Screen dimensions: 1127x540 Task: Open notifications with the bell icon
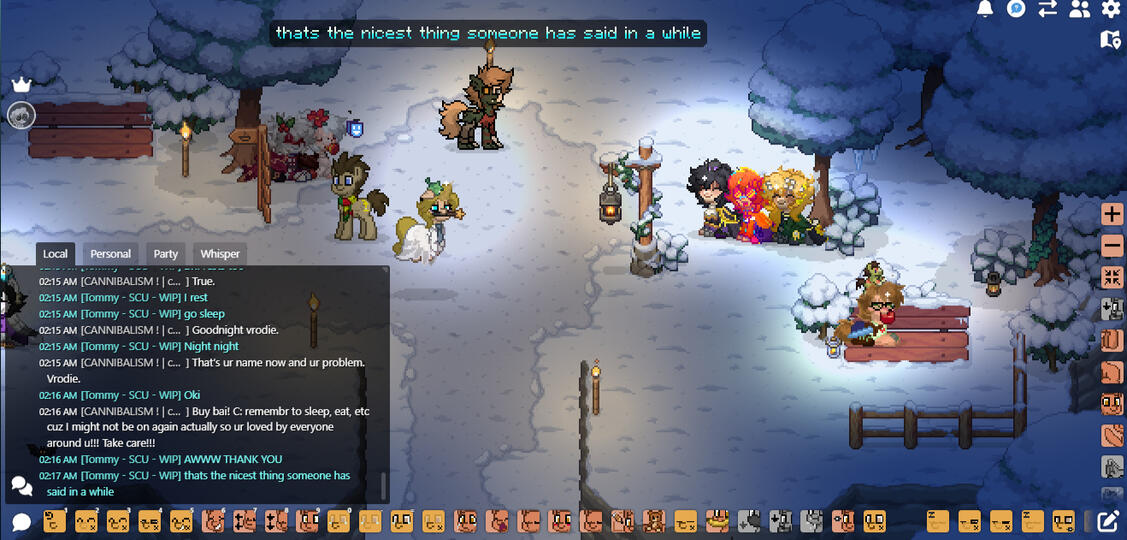click(985, 9)
